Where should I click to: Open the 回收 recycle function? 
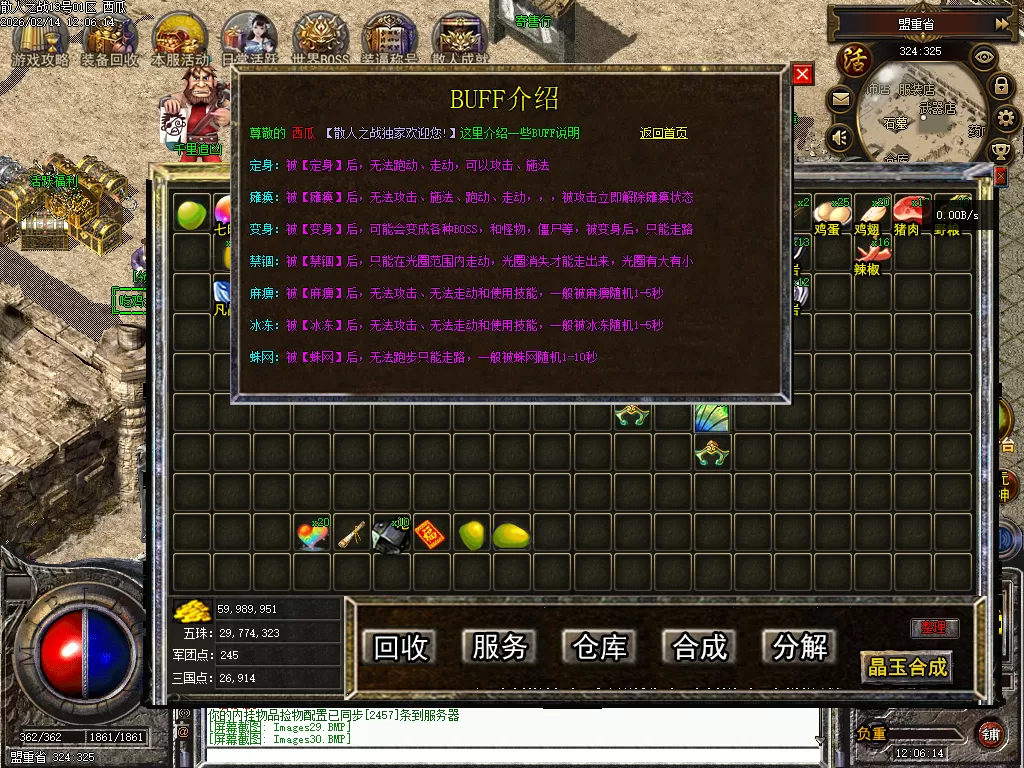point(401,647)
